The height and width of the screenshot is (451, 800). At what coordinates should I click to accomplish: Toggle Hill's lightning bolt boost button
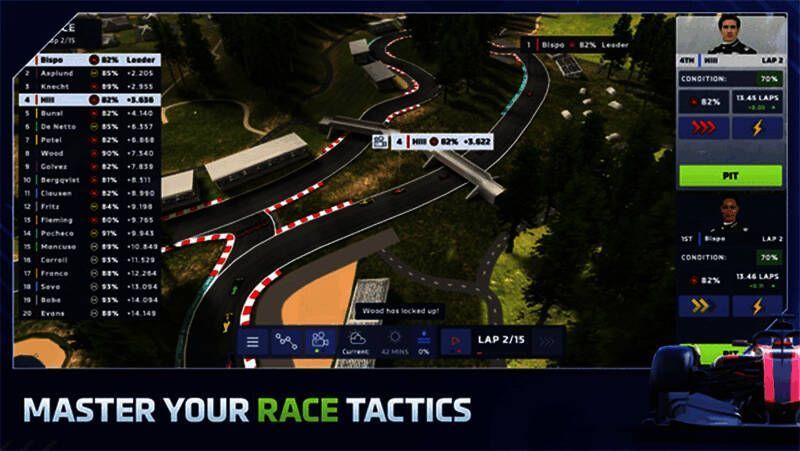757,128
